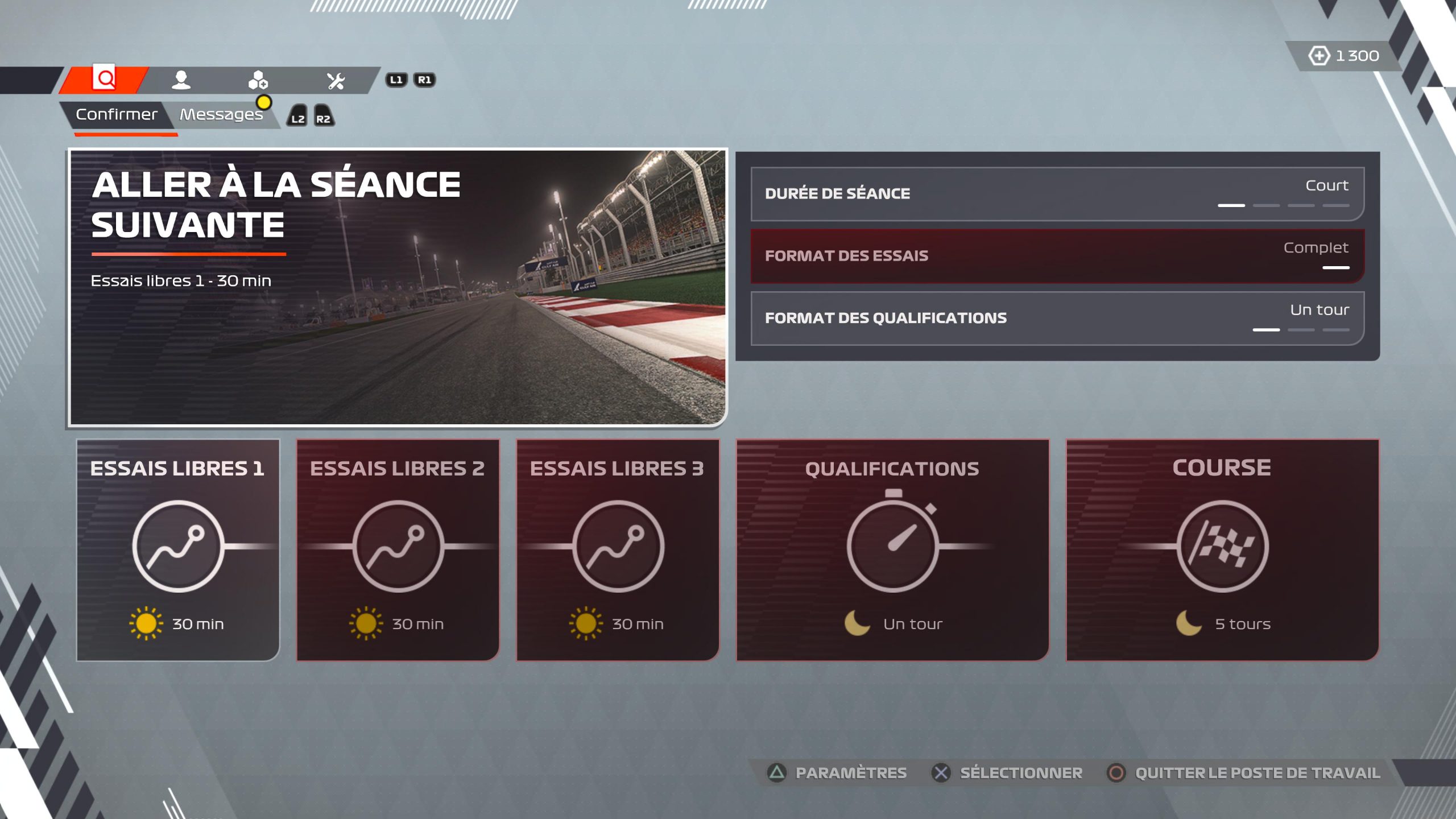Change the Durée de séance setting
Viewport: 1456px width, 819px height.
tap(1057, 194)
